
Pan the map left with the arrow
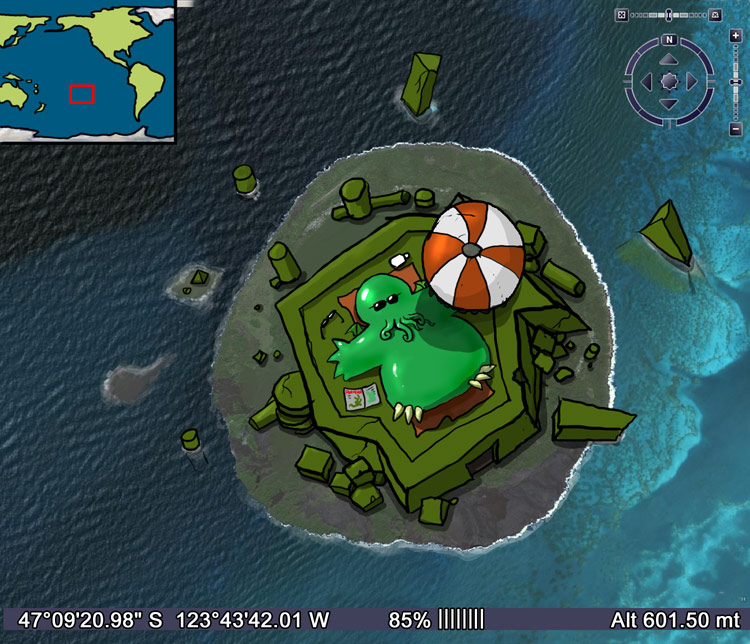click(646, 81)
